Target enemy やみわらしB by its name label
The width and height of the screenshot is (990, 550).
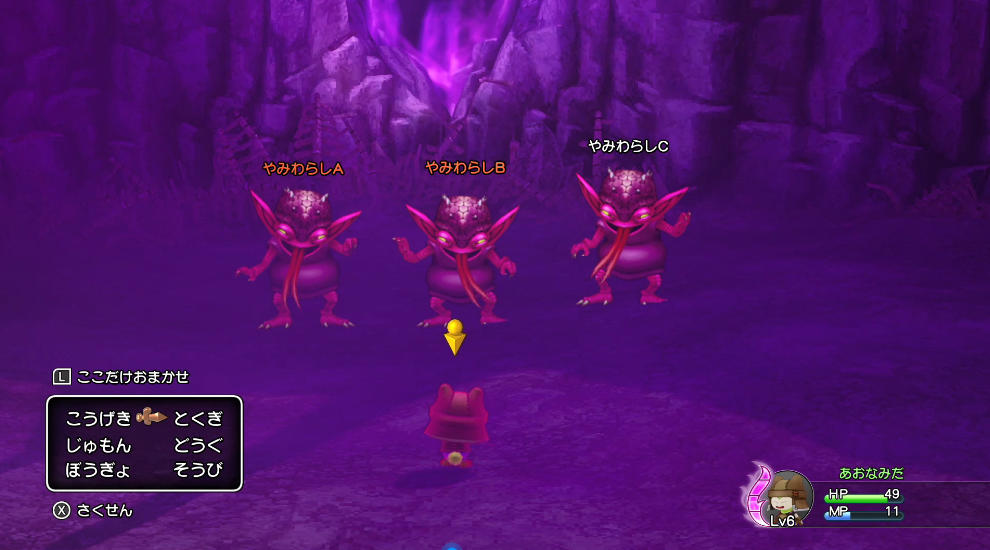[x=465, y=168]
